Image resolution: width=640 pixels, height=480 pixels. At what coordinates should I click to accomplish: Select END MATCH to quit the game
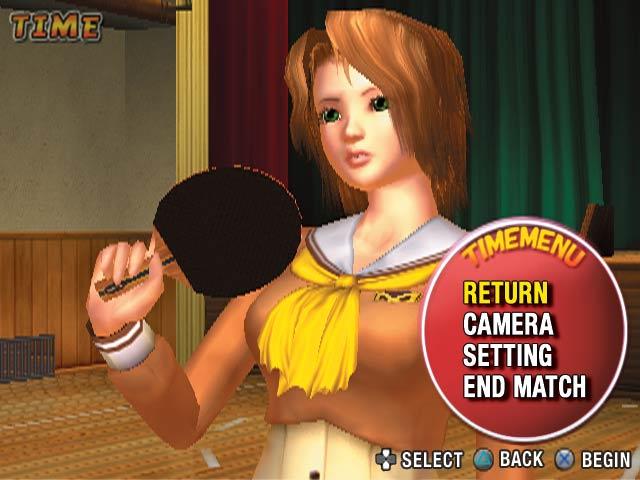525,386
